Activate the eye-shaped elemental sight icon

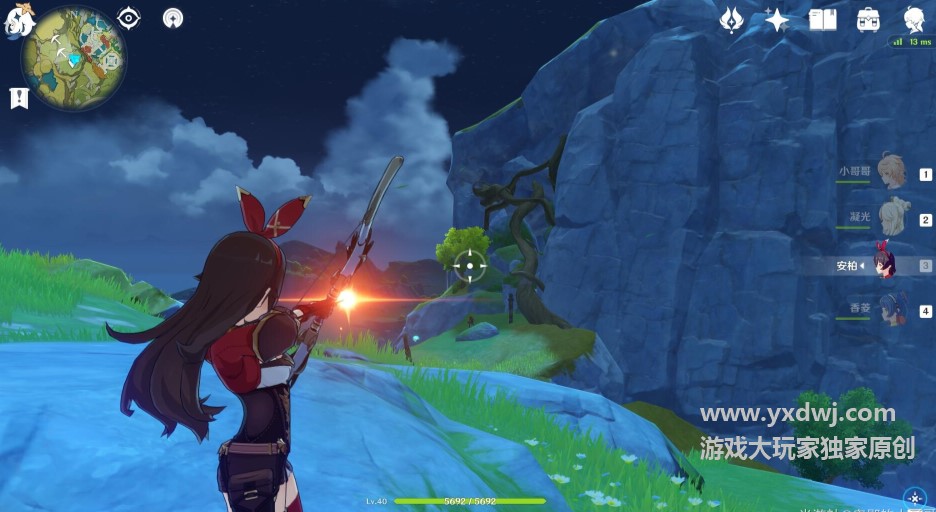tap(129, 18)
